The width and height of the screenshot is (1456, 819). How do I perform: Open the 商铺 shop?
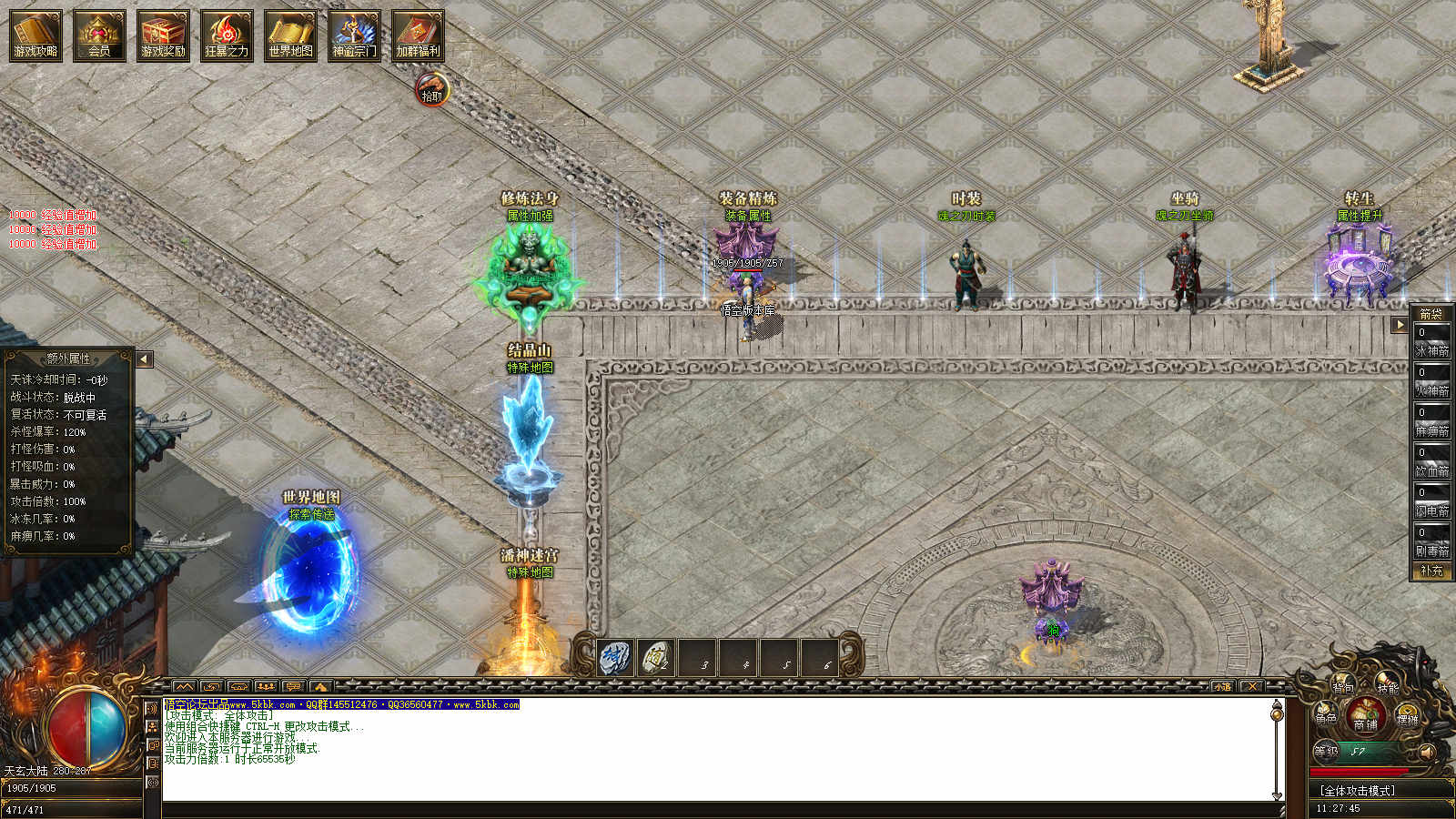click(1365, 717)
